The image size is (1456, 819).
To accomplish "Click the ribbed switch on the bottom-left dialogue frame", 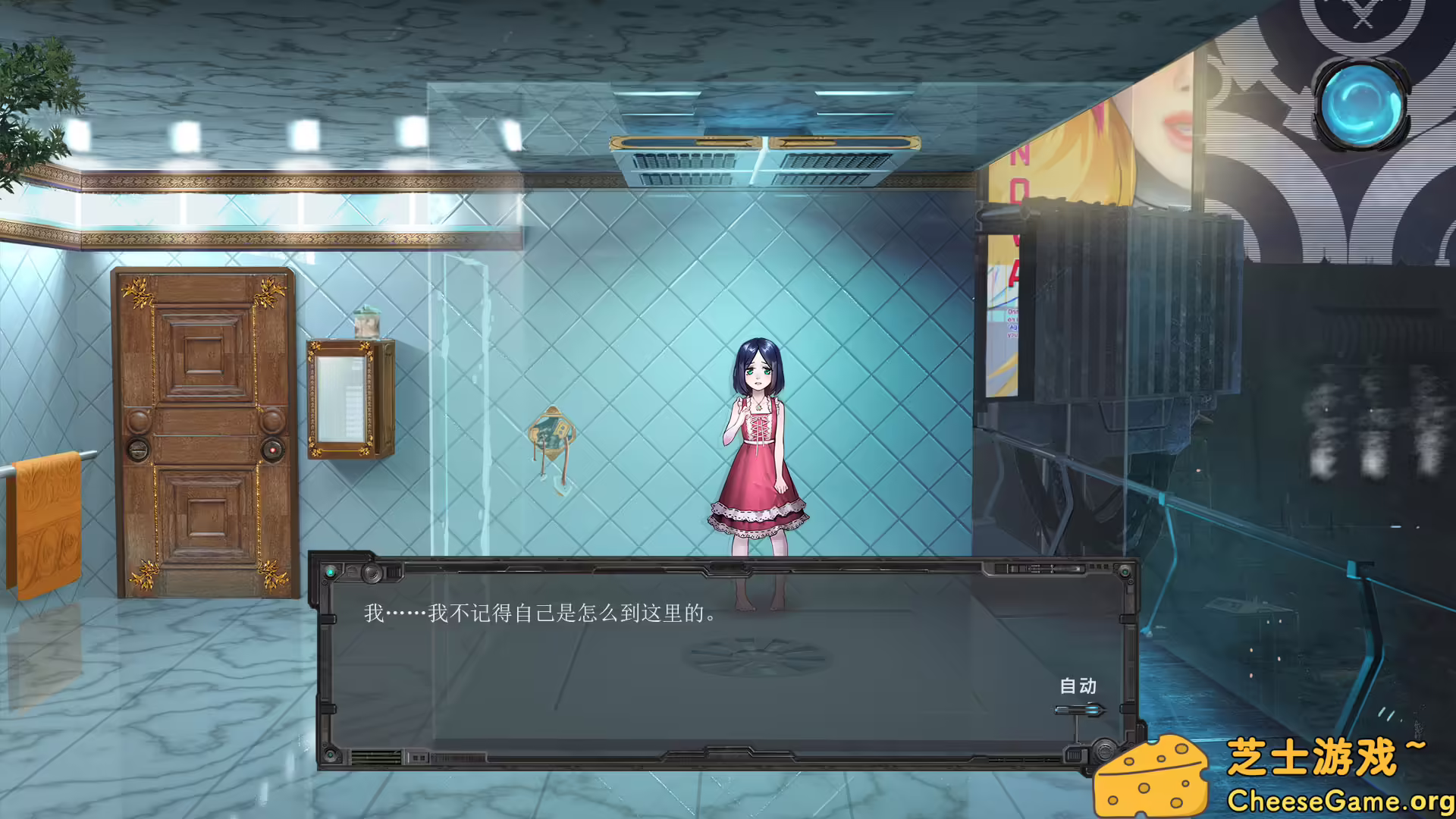I will (377, 755).
